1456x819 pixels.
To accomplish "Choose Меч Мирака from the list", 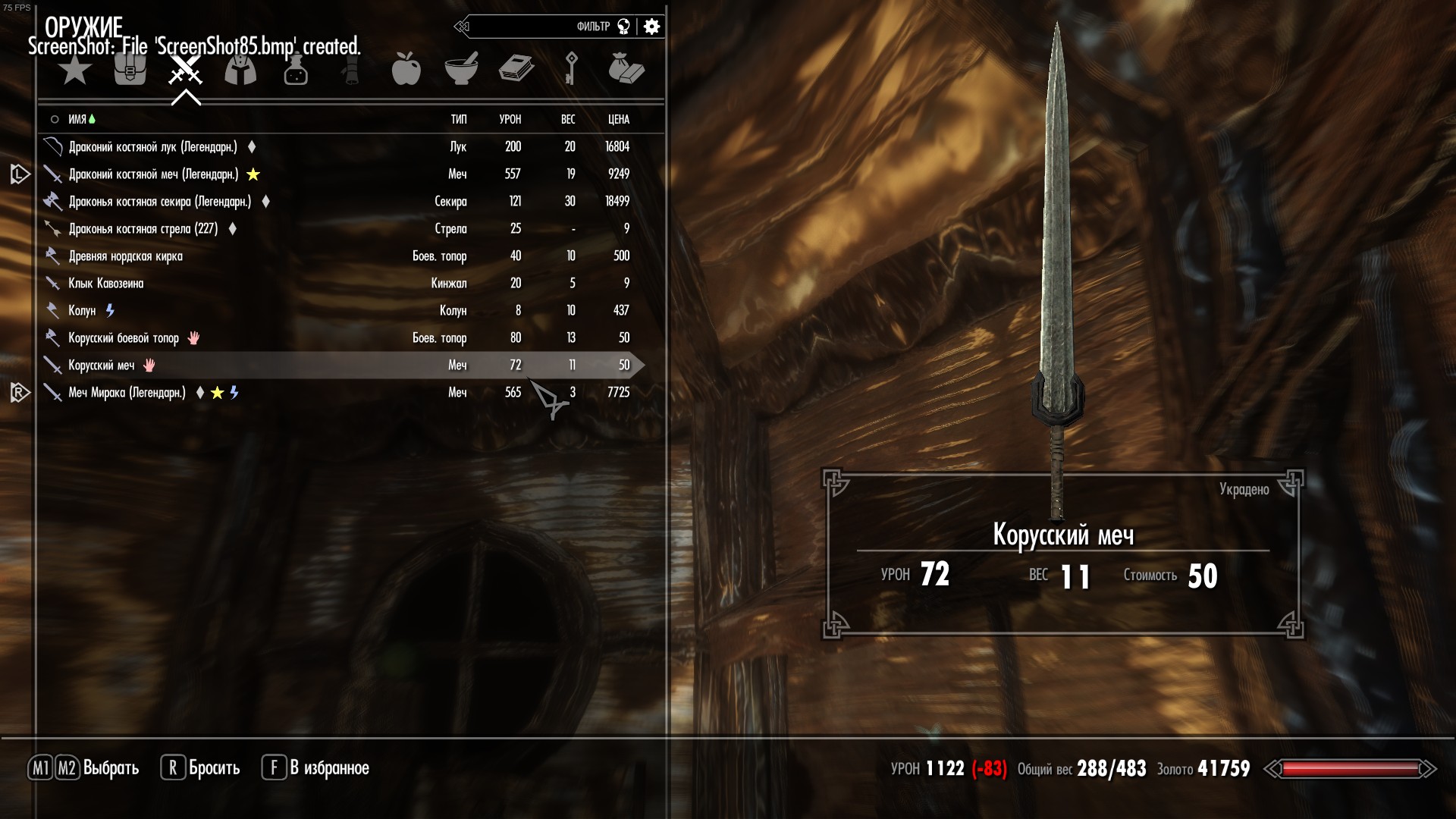I will pos(127,393).
